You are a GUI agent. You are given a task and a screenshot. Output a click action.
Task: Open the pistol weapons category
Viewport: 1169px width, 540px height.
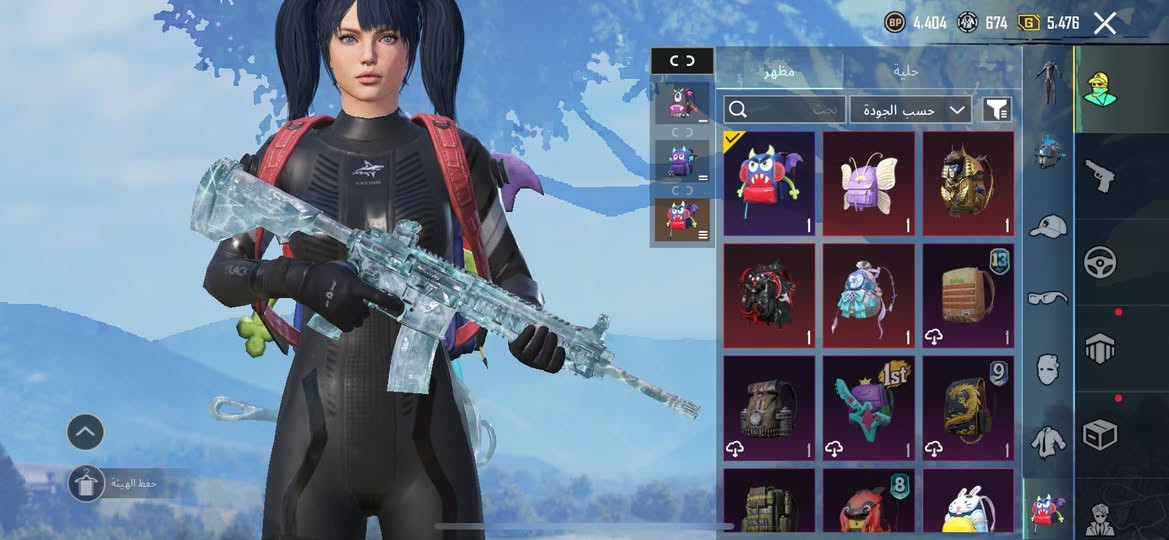click(1099, 176)
